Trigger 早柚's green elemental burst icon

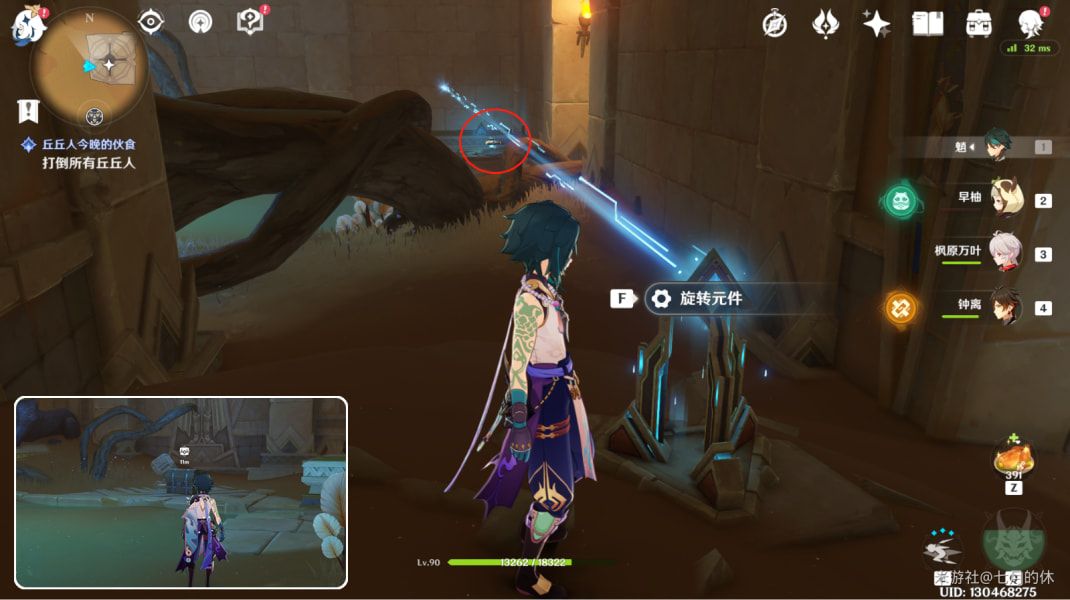click(x=900, y=201)
